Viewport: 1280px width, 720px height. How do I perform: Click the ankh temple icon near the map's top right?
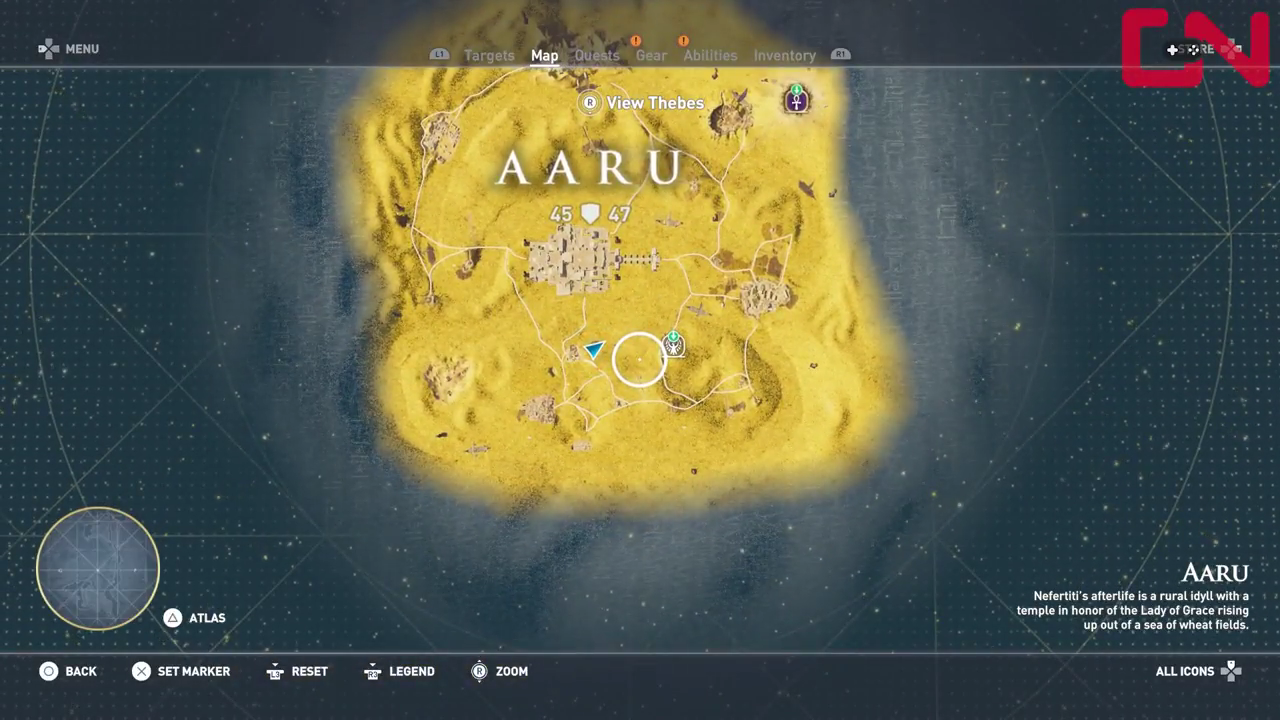click(796, 100)
